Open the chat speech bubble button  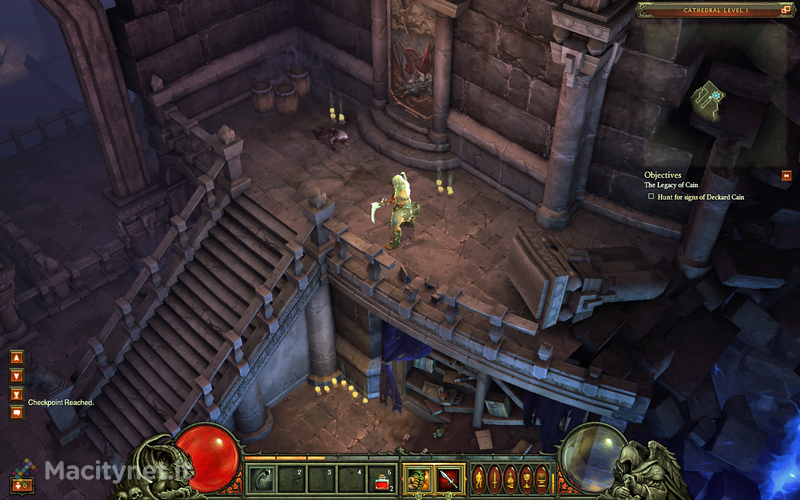[16, 411]
